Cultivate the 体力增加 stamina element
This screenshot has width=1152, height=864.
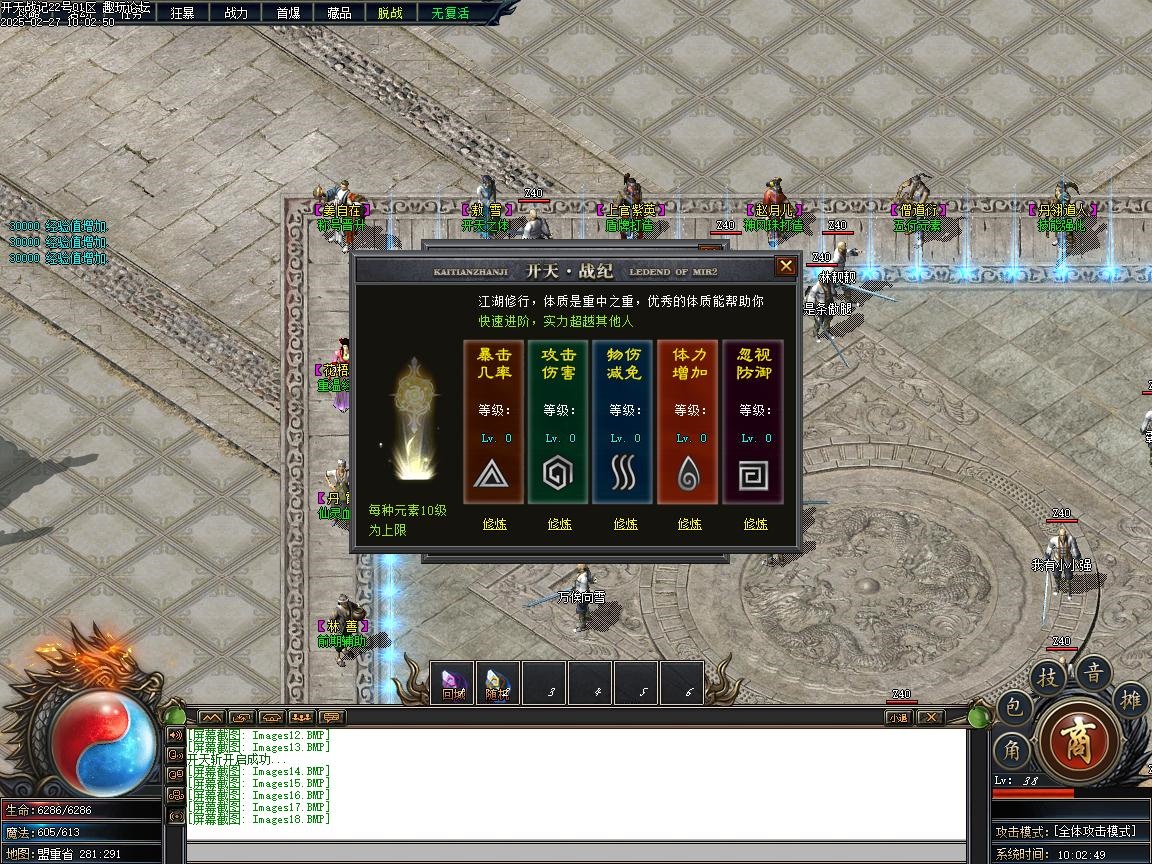coord(689,523)
